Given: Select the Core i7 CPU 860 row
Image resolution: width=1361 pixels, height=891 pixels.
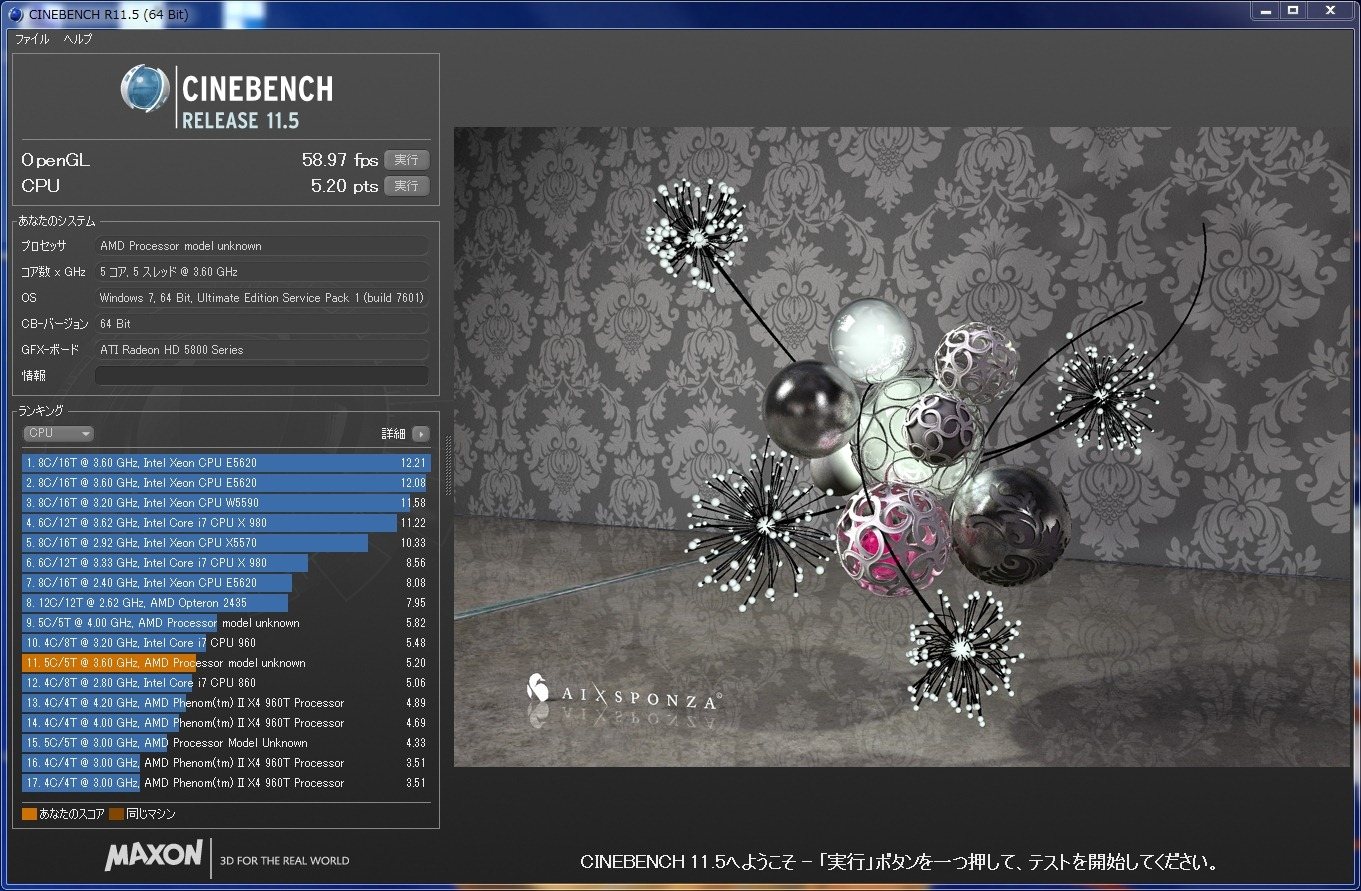Looking at the screenshot, I should tap(225, 683).
